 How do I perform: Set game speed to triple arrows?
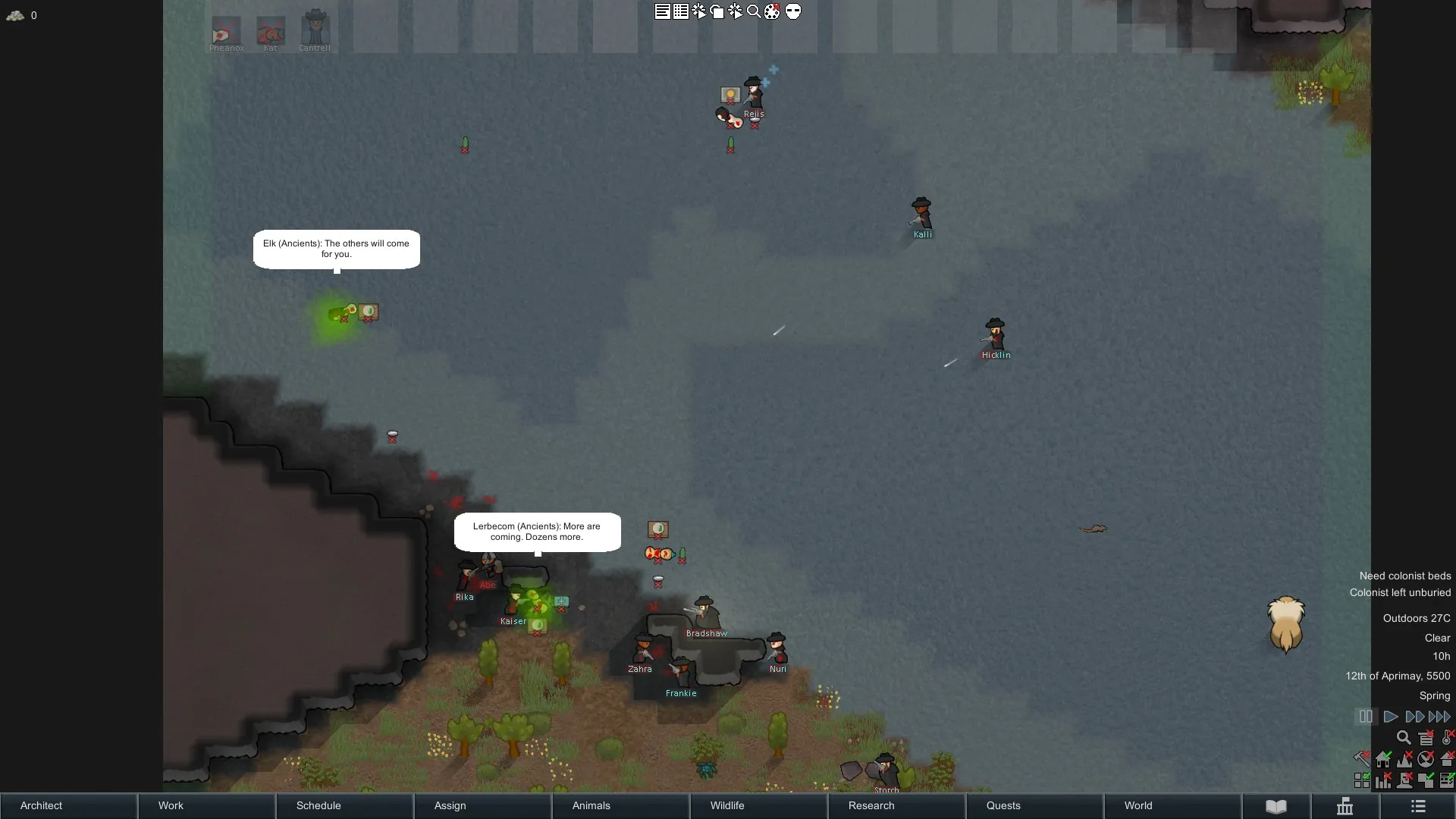pyautogui.click(x=1439, y=717)
